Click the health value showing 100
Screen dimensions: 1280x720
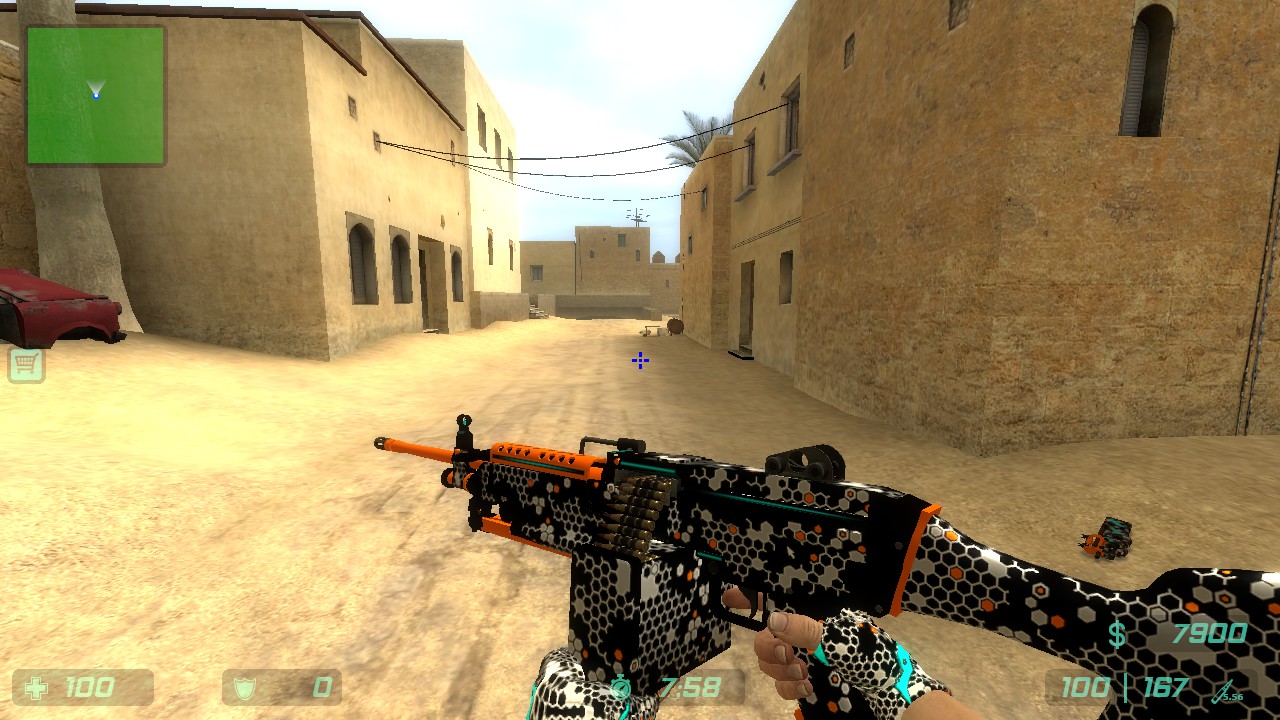[90, 687]
